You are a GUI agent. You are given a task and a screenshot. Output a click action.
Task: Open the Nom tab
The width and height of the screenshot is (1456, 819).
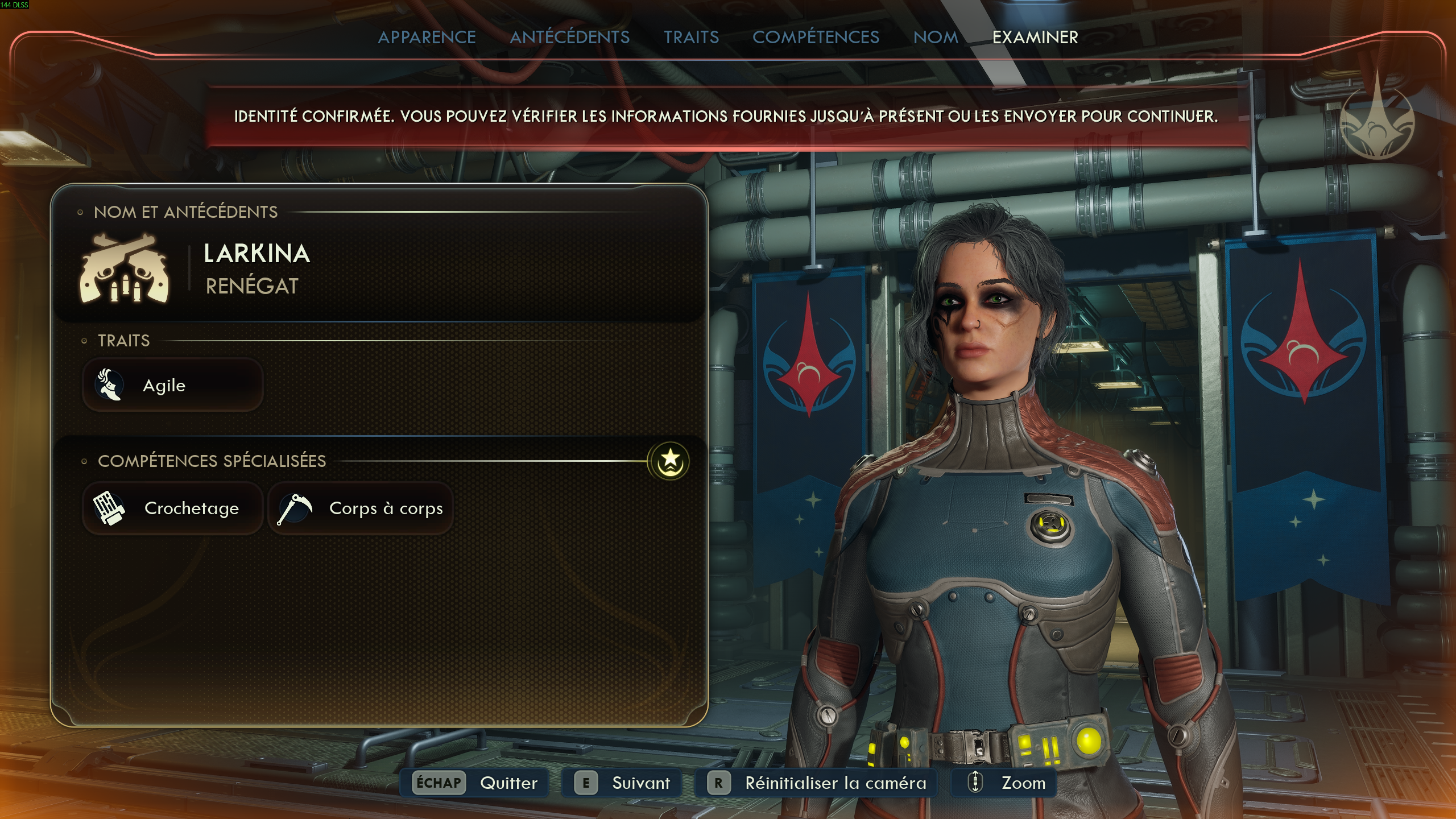pos(936,38)
